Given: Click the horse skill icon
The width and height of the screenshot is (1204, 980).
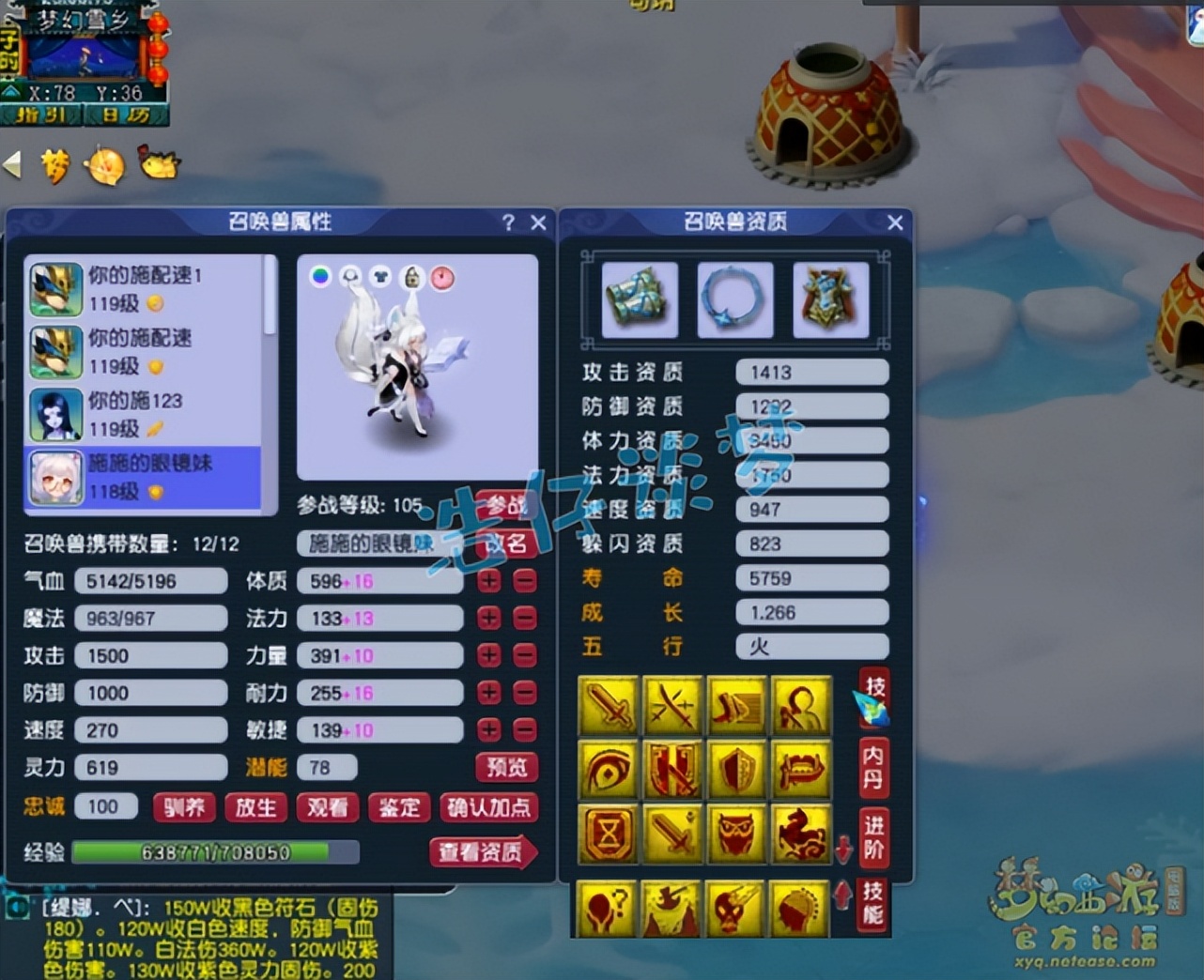Looking at the screenshot, I should [x=801, y=834].
